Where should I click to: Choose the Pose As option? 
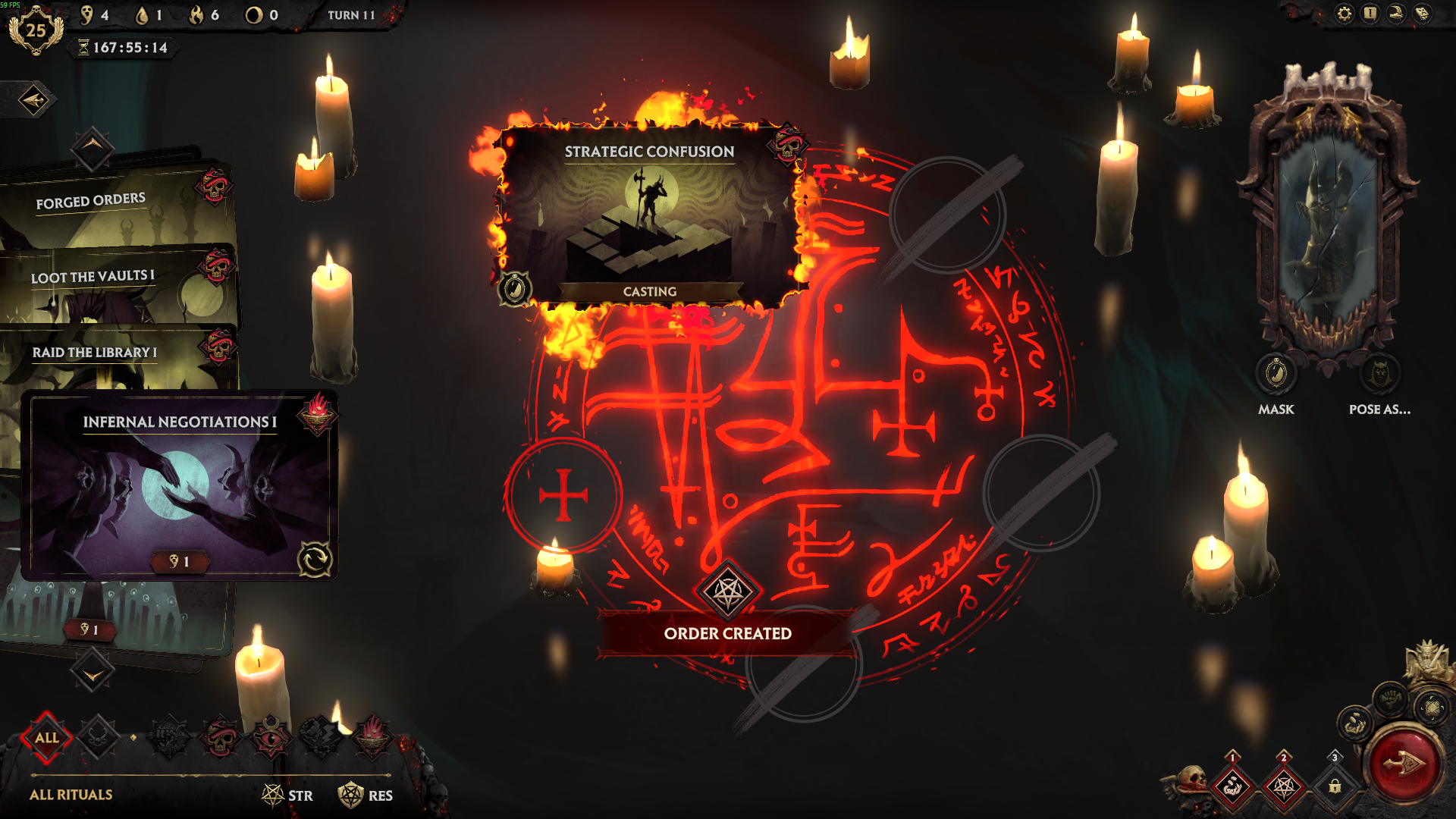(1379, 374)
